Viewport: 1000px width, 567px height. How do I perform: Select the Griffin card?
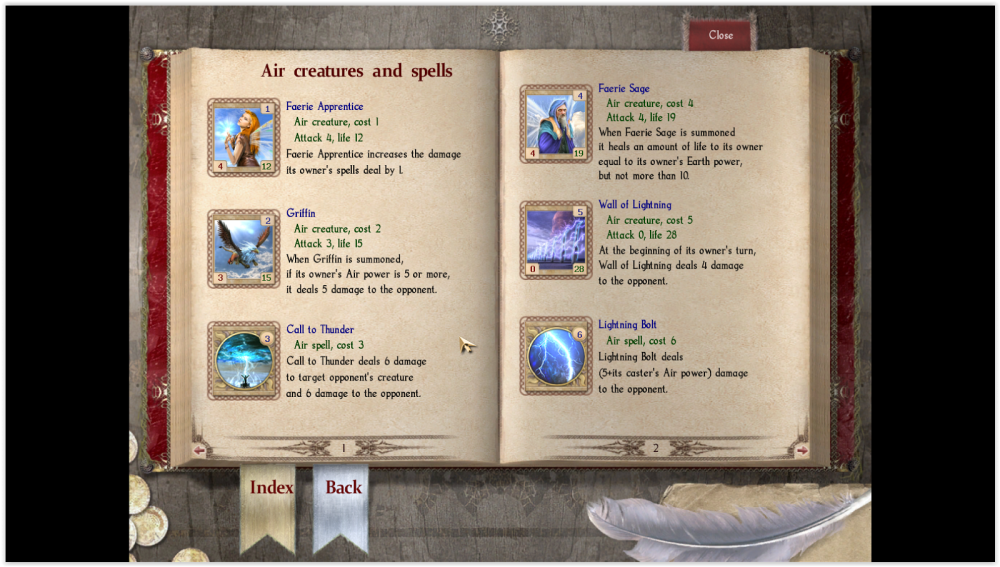(x=243, y=249)
